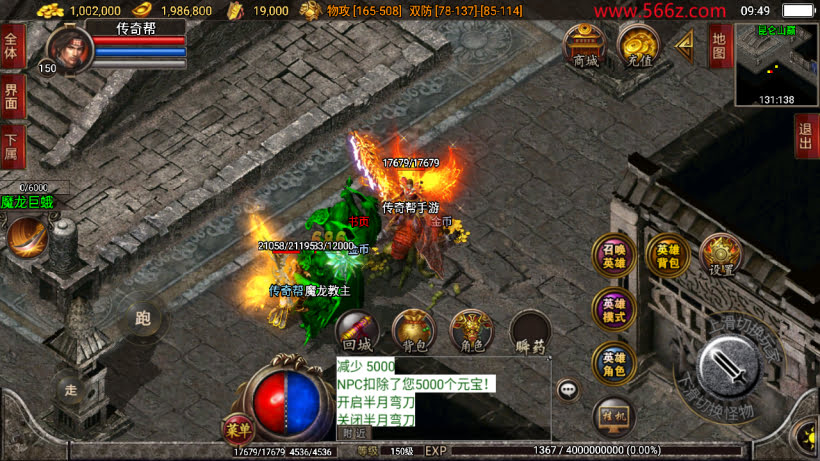Image resolution: width=820 pixels, height=461 pixels.
Task: Open the chat speech bubble
Action: (569, 390)
